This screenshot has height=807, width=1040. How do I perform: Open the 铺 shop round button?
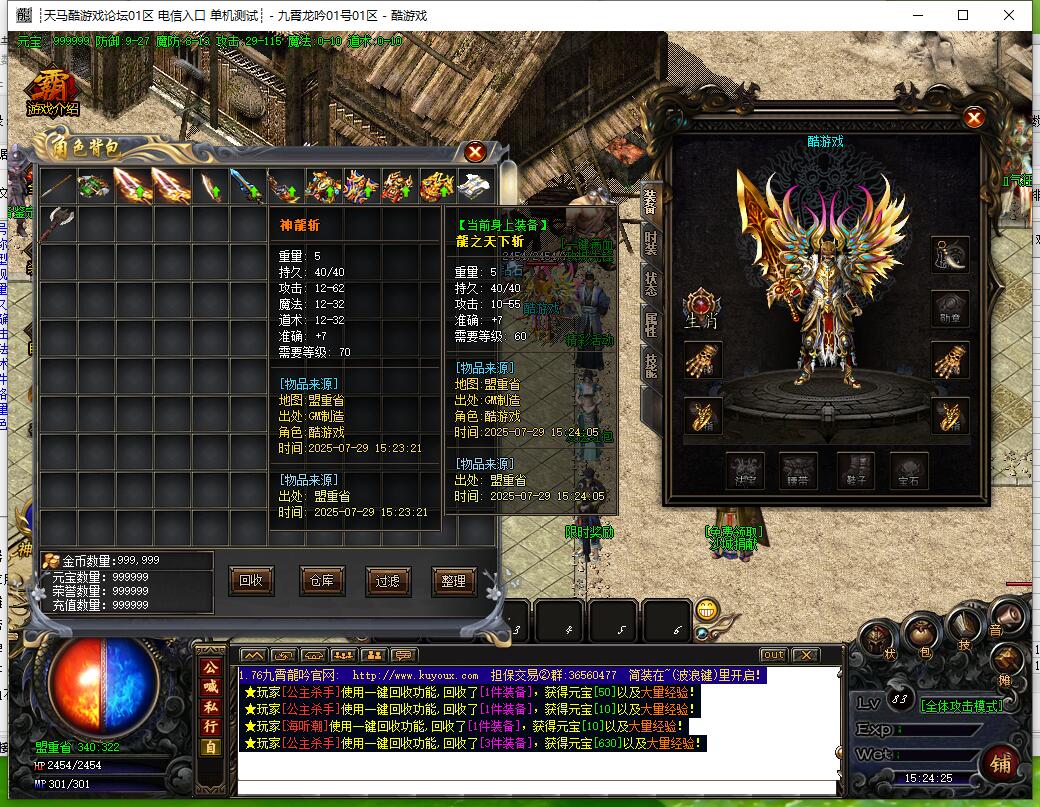[1000, 762]
